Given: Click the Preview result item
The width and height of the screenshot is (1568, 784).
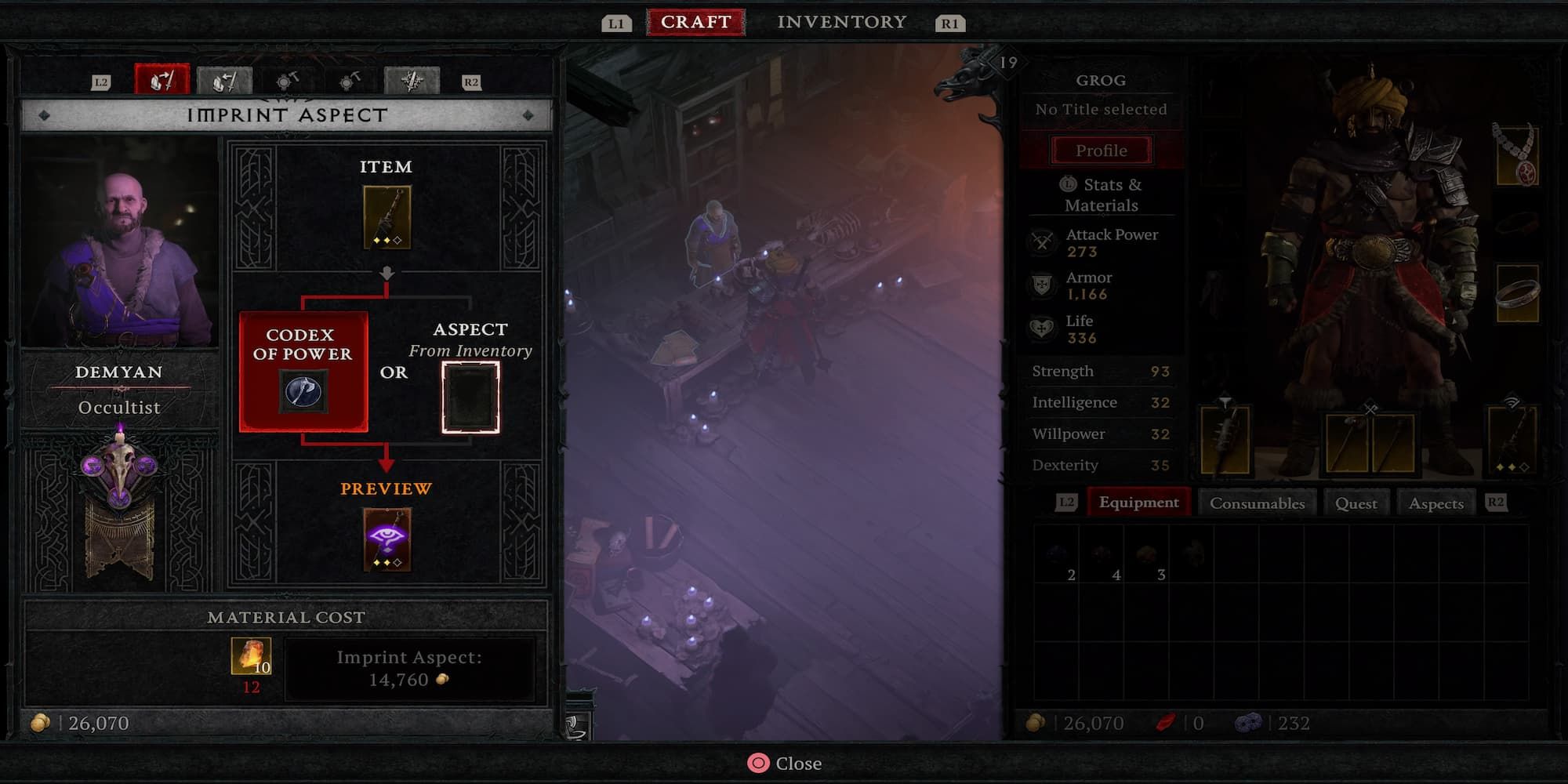Looking at the screenshot, I should pyautogui.click(x=387, y=539).
